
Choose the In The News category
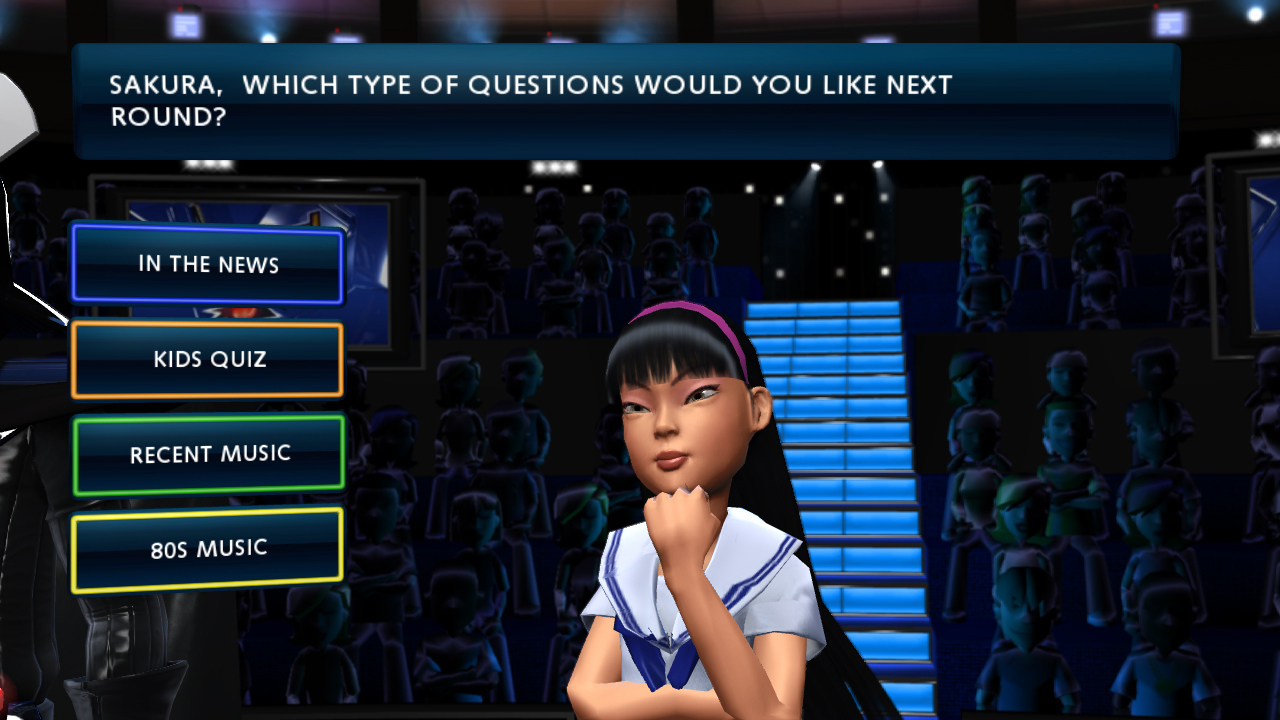(x=208, y=264)
